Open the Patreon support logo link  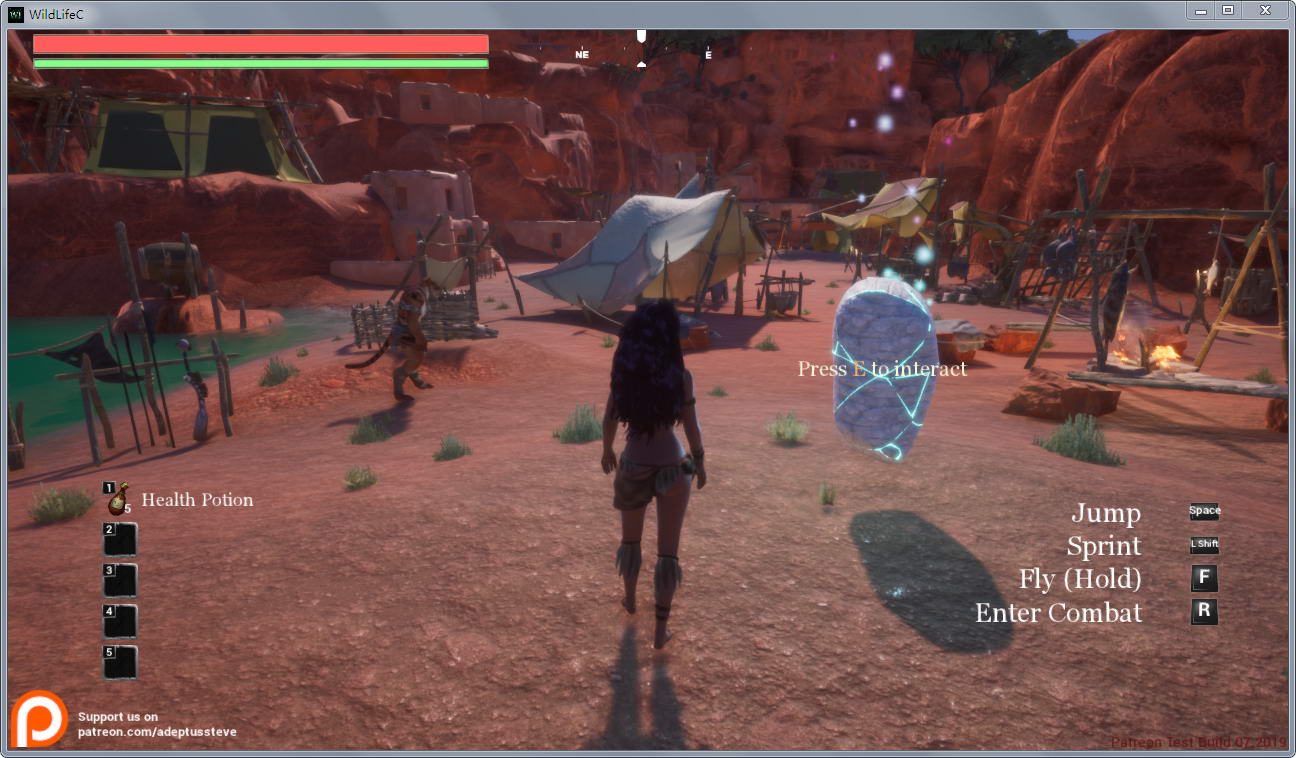(x=40, y=718)
